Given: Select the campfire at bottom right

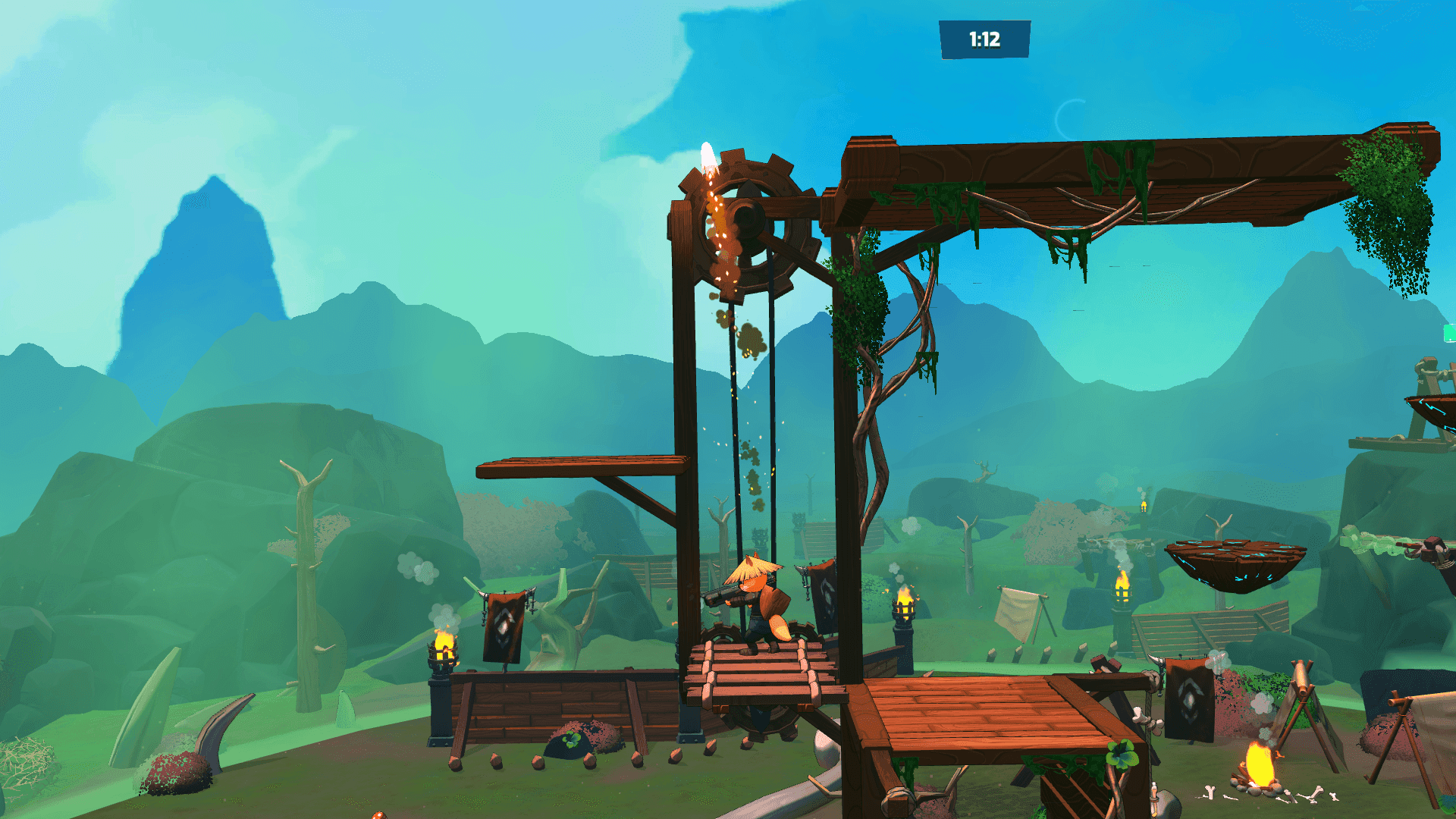Looking at the screenshot, I should pos(1261,766).
